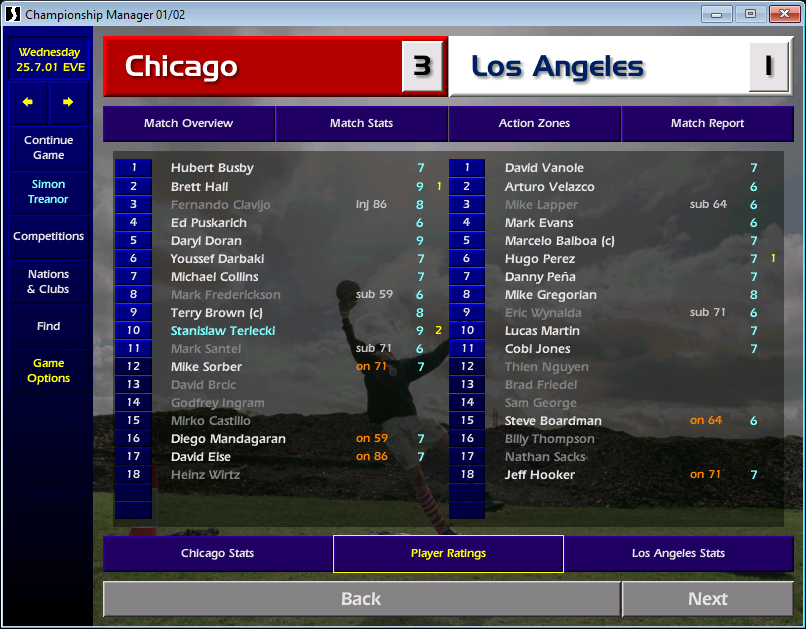This screenshot has height=629, width=806.
Task: Open the Competitions menu
Action: (x=48, y=237)
